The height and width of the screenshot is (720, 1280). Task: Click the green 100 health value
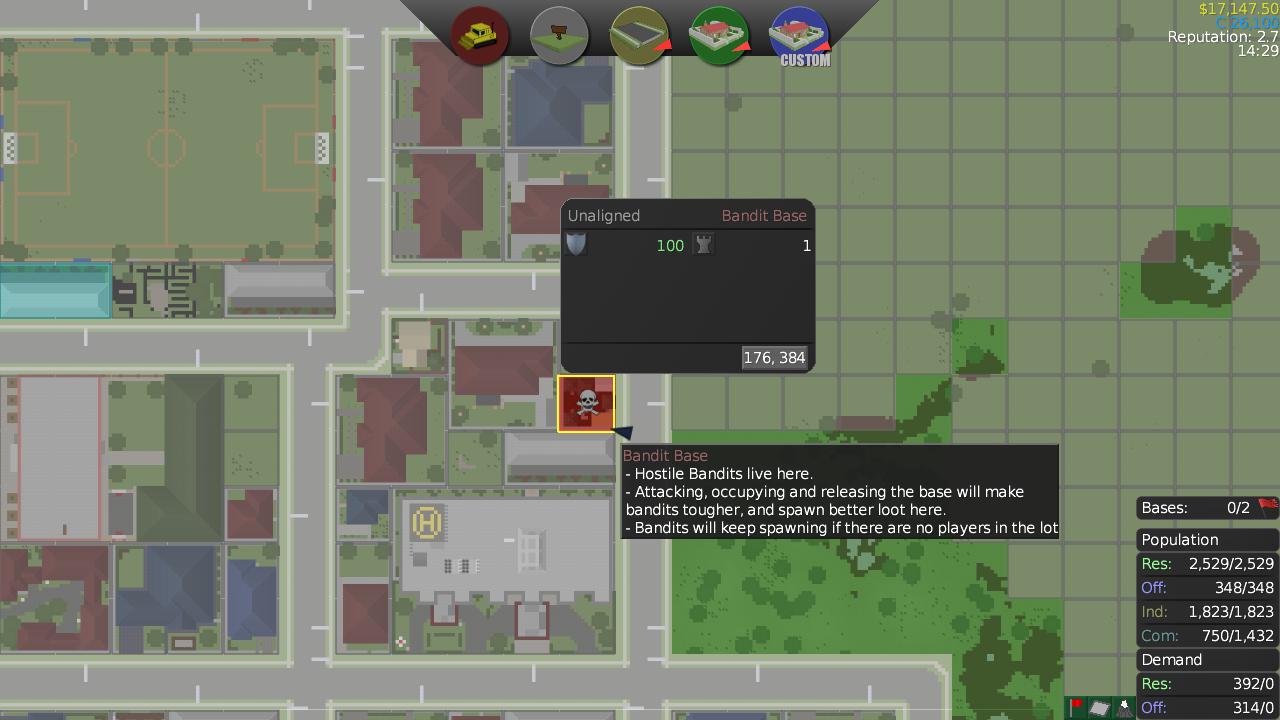670,245
